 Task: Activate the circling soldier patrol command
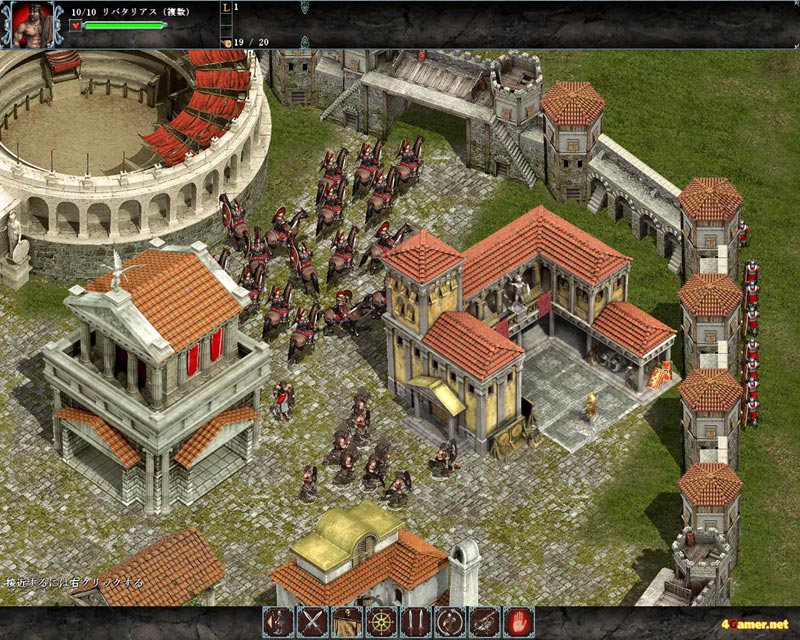[x=449, y=622]
